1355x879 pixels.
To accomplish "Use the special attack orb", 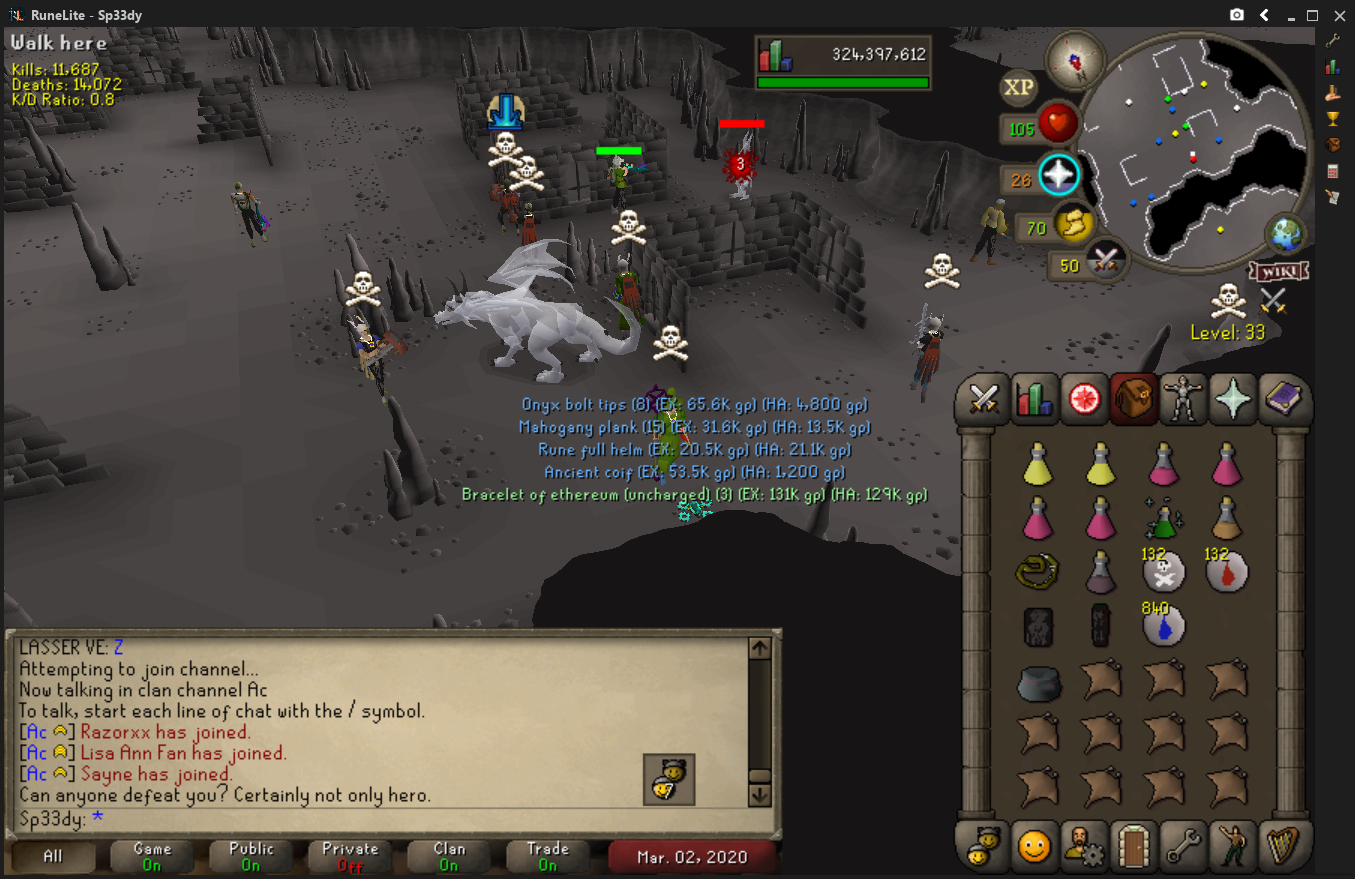I will (x=1105, y=260).
